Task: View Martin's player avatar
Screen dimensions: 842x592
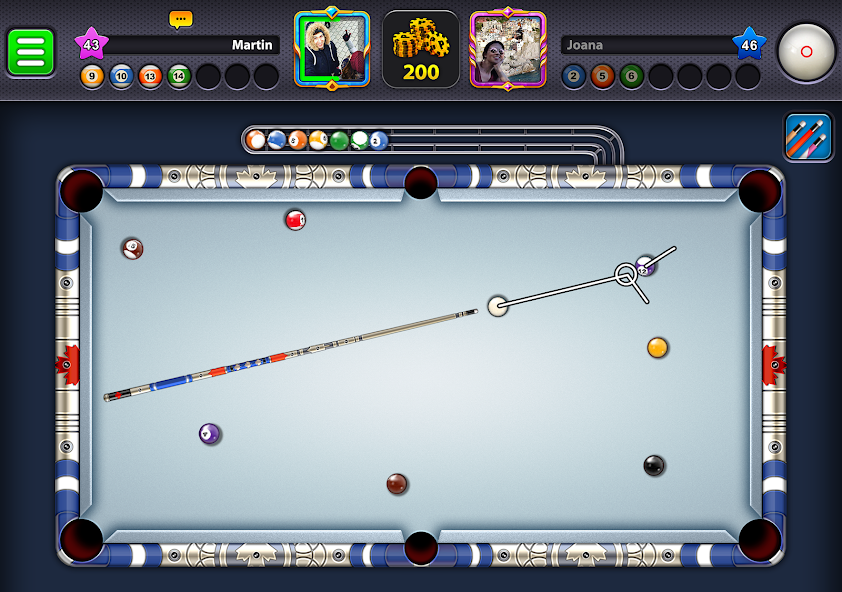Action: (332, 49)
